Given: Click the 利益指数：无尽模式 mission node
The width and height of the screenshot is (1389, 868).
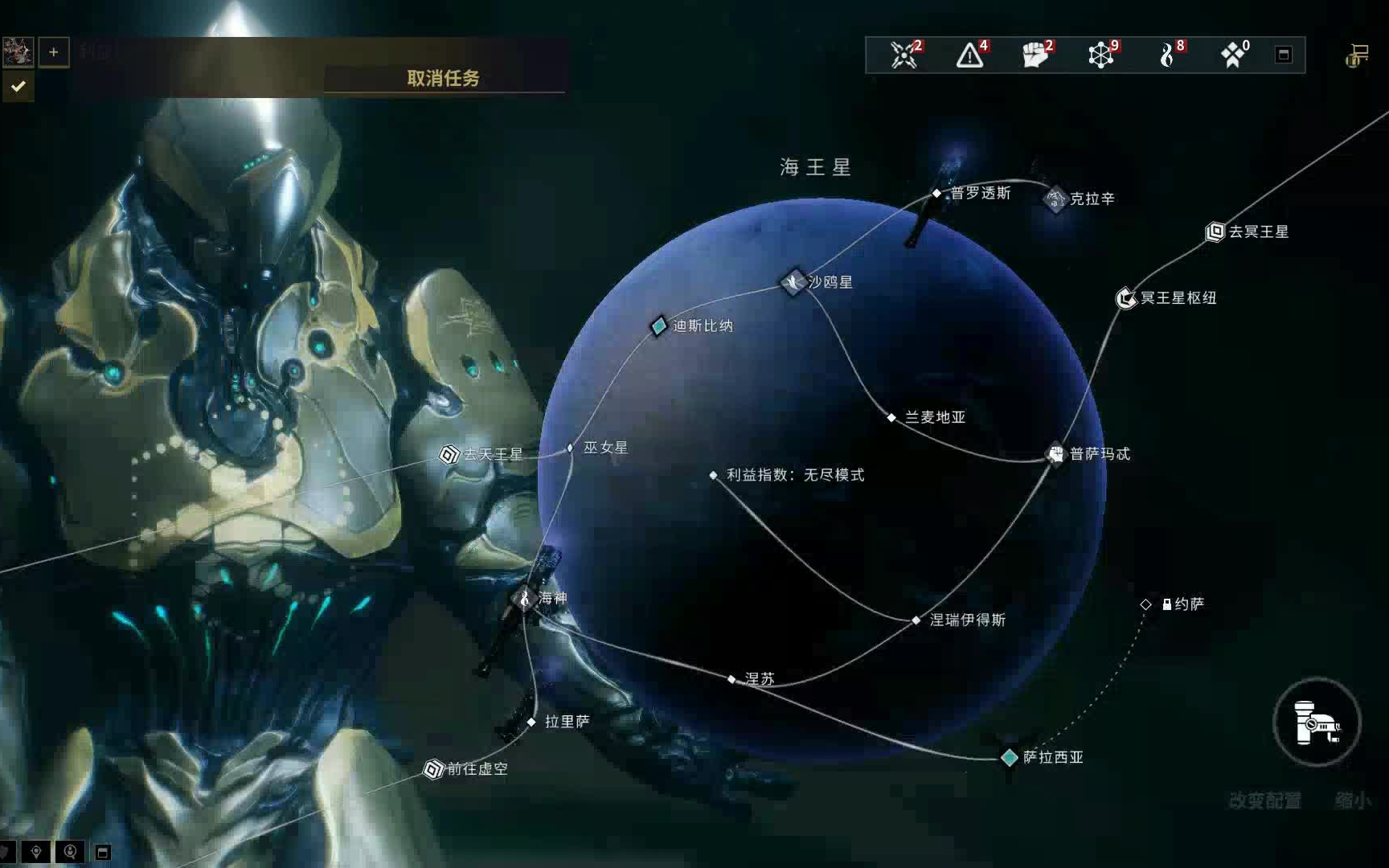Looking at the screenshot, I should coord(714,475).
